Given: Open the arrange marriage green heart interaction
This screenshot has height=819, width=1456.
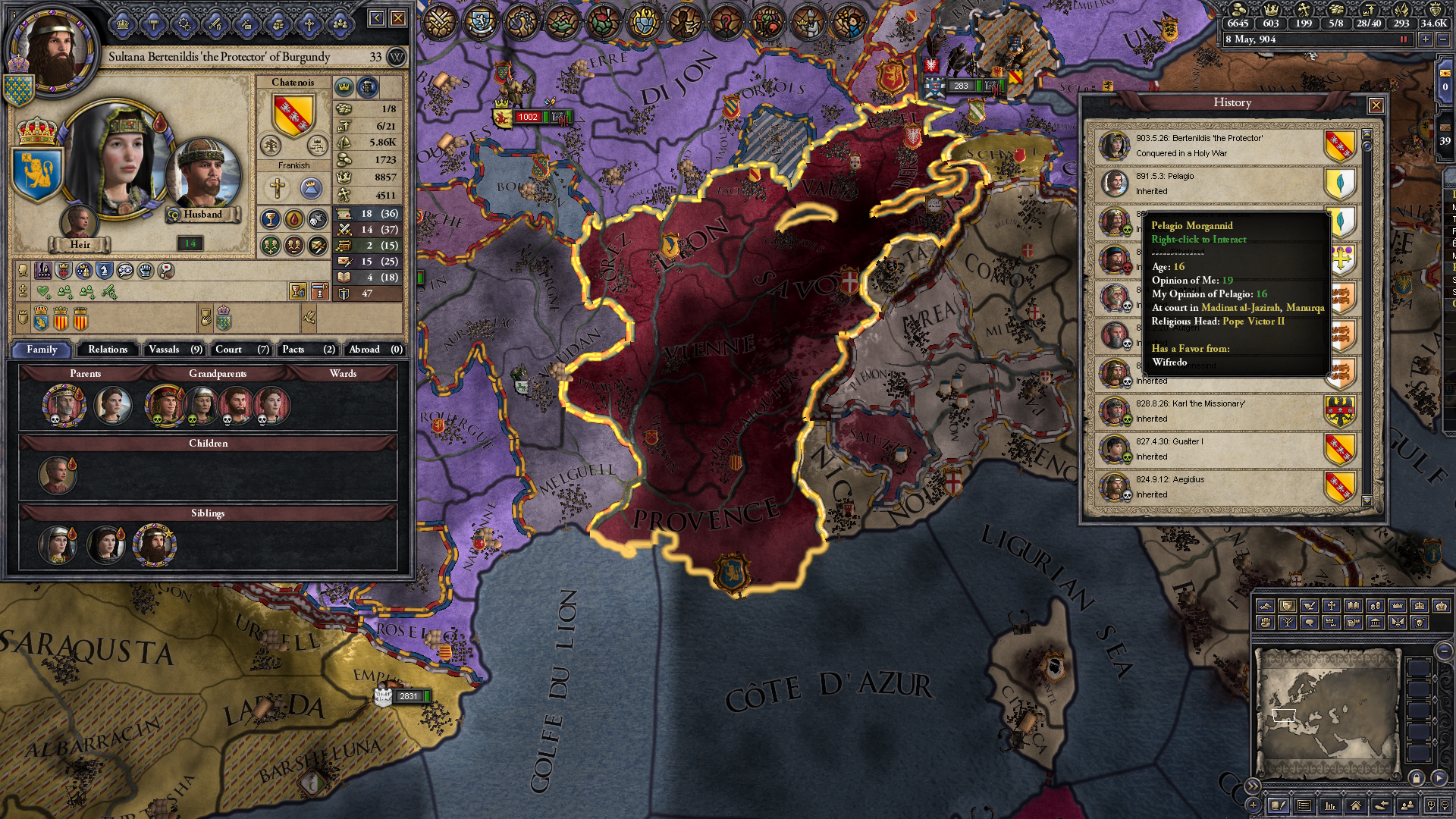Looking at the screenshot, I should tap(42, 291).
